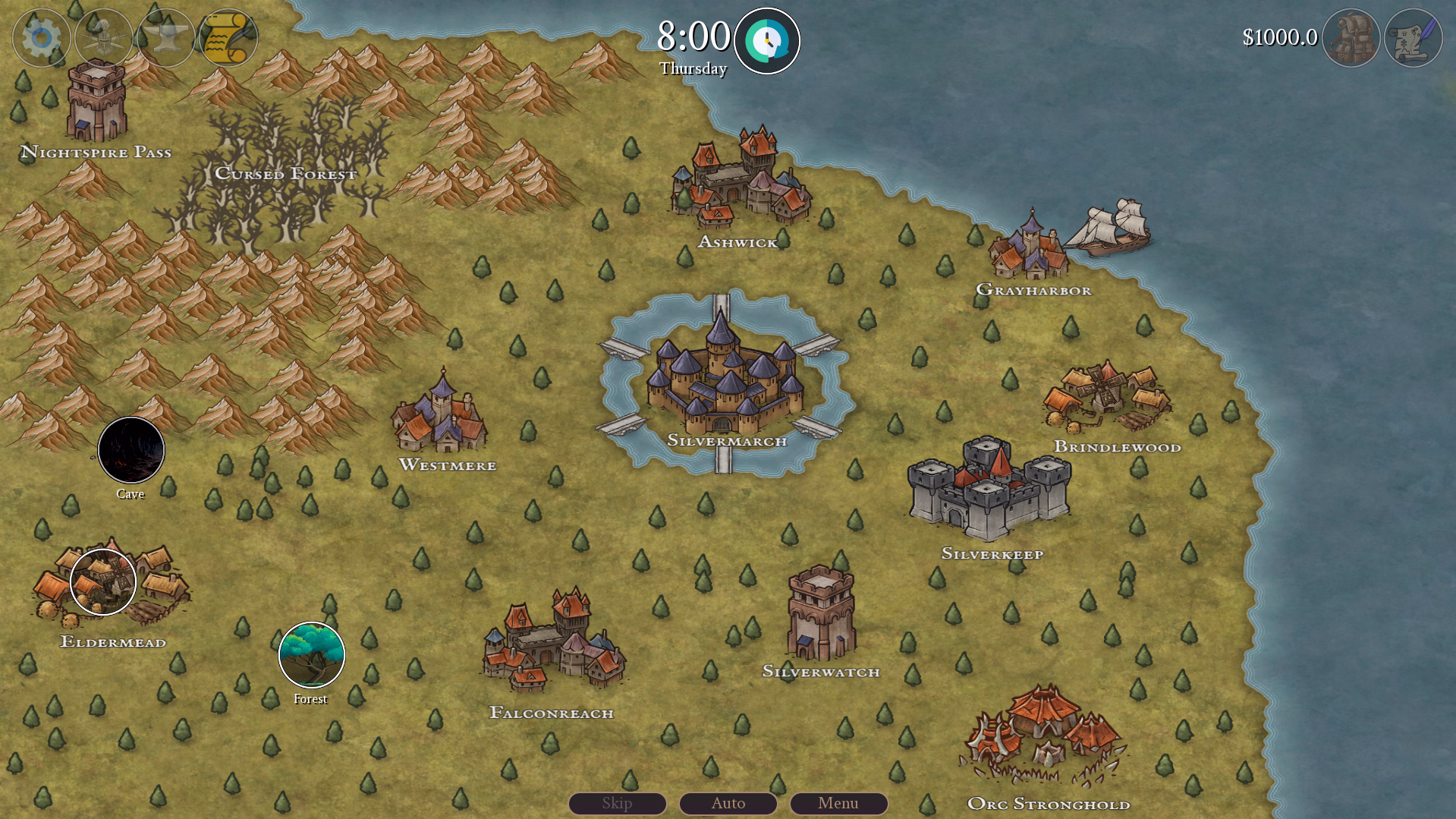The image size is (1456, 819).
Task: Select the Cave map marker
Action: [131, 450]
